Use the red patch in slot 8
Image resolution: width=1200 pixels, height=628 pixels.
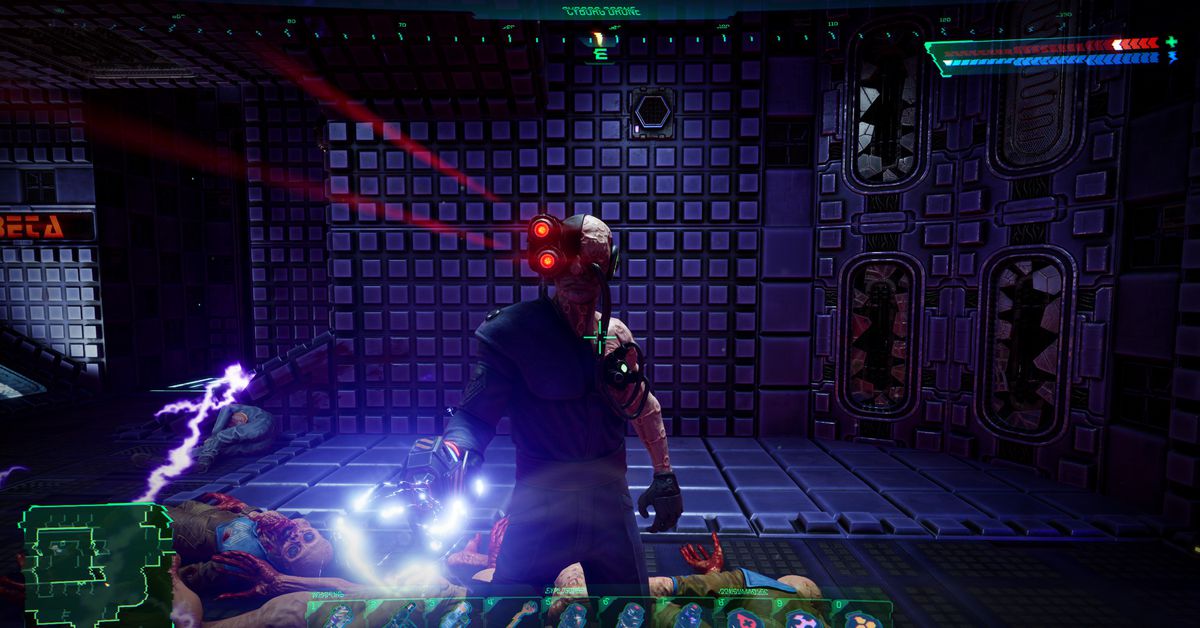(747, 616)
